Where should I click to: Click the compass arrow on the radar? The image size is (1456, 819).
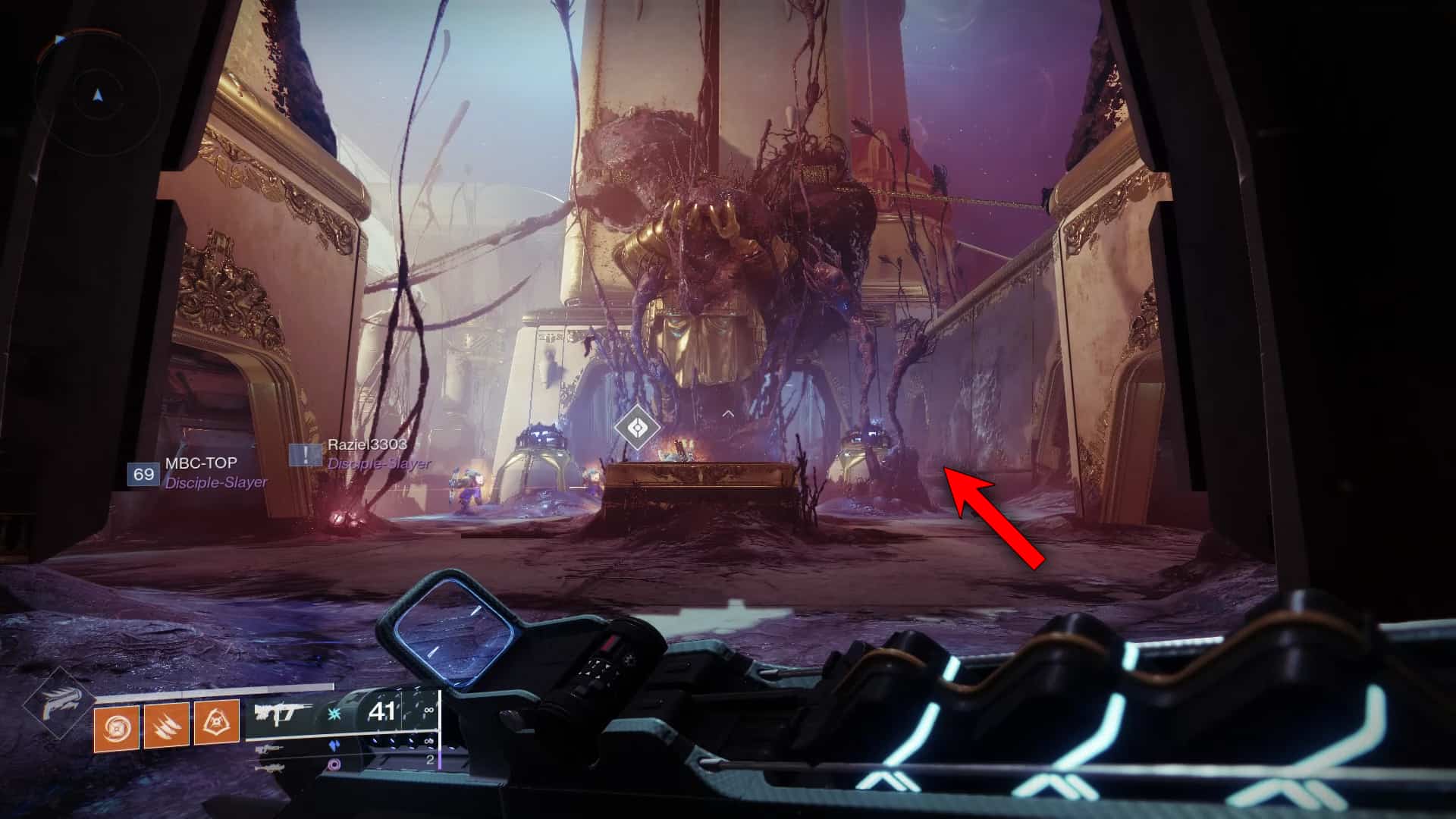[x=96, y=95]
